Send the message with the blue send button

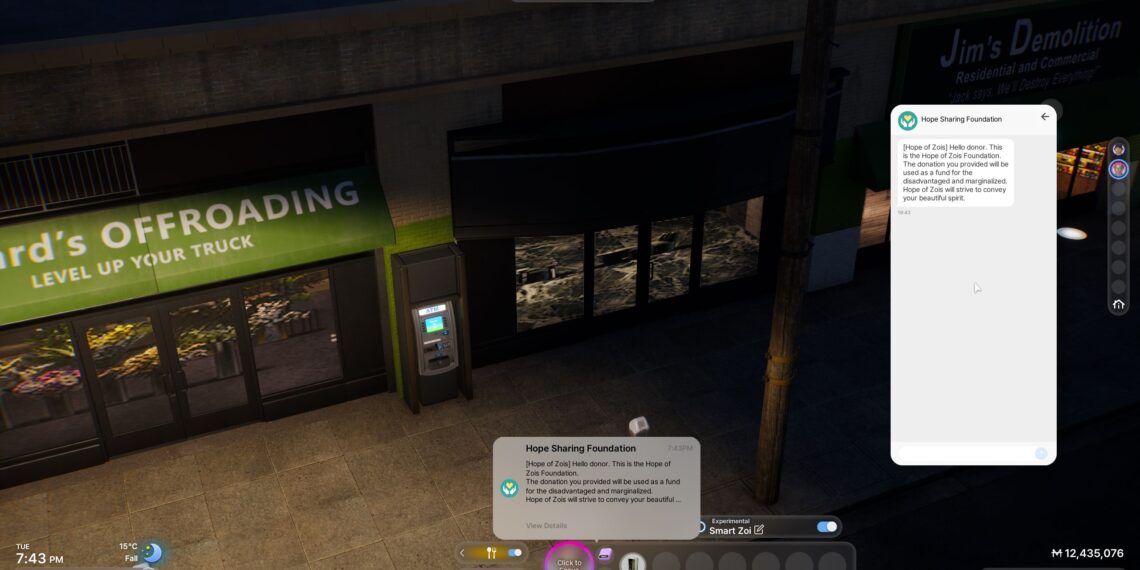coord(1041,454)
